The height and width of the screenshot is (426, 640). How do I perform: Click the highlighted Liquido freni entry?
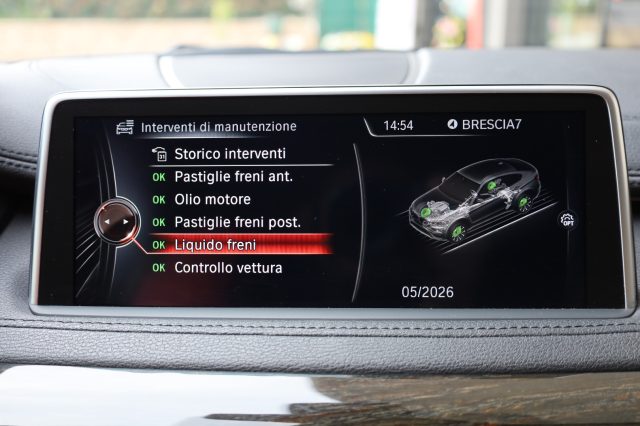pos(215,245)
